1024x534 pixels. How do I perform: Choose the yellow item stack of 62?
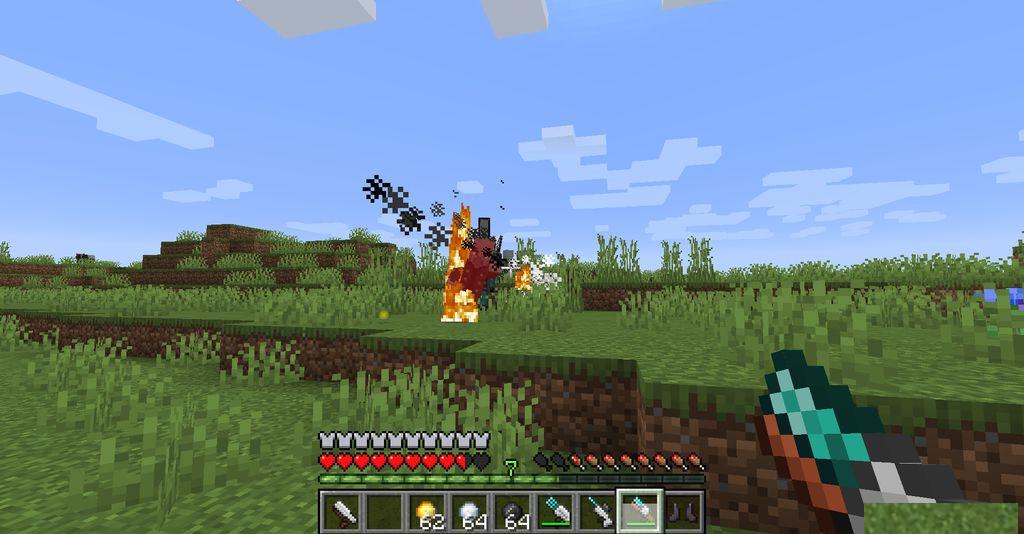tap(427, 513)
